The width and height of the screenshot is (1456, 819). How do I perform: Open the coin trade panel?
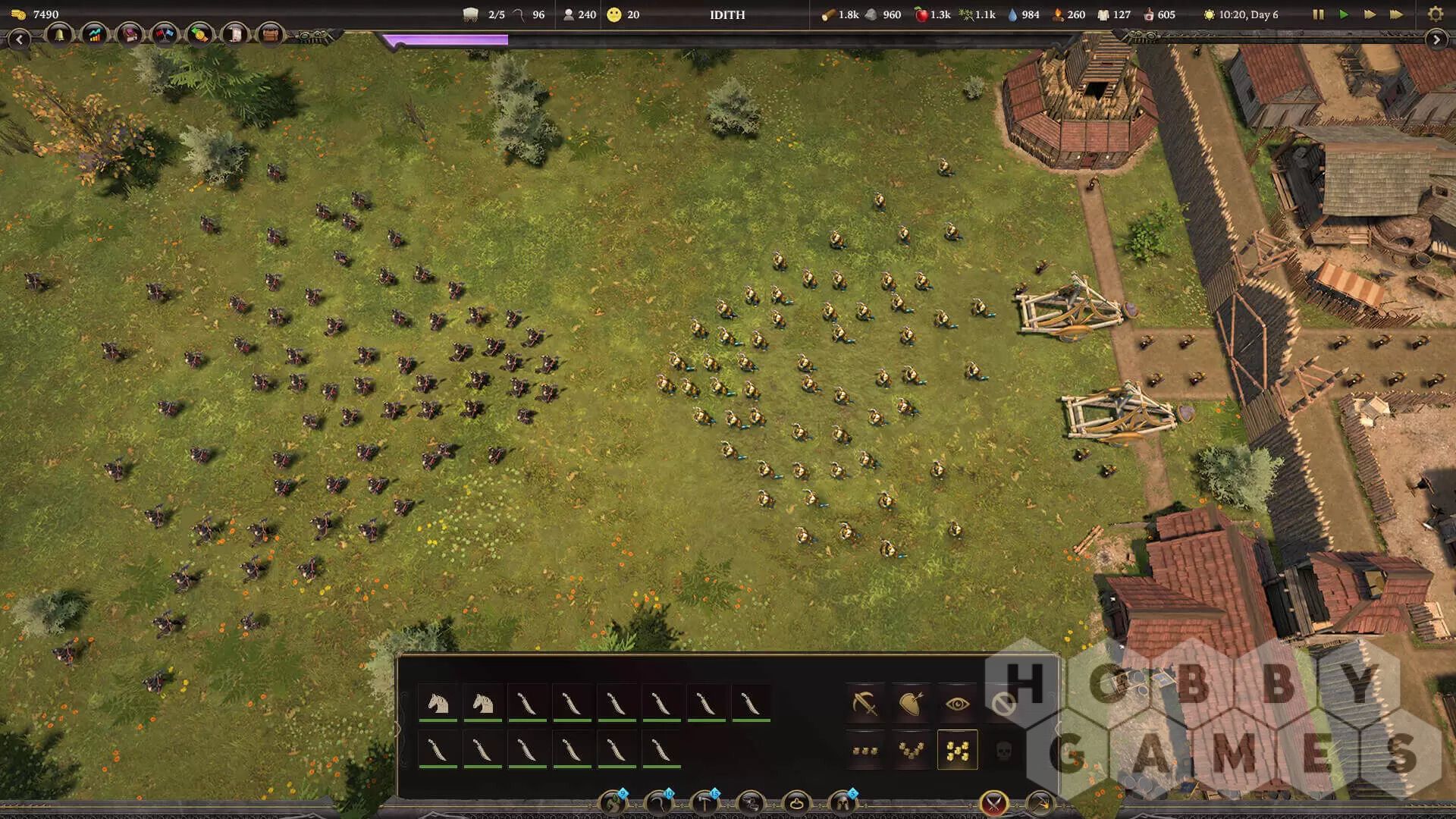click(199, 35)
